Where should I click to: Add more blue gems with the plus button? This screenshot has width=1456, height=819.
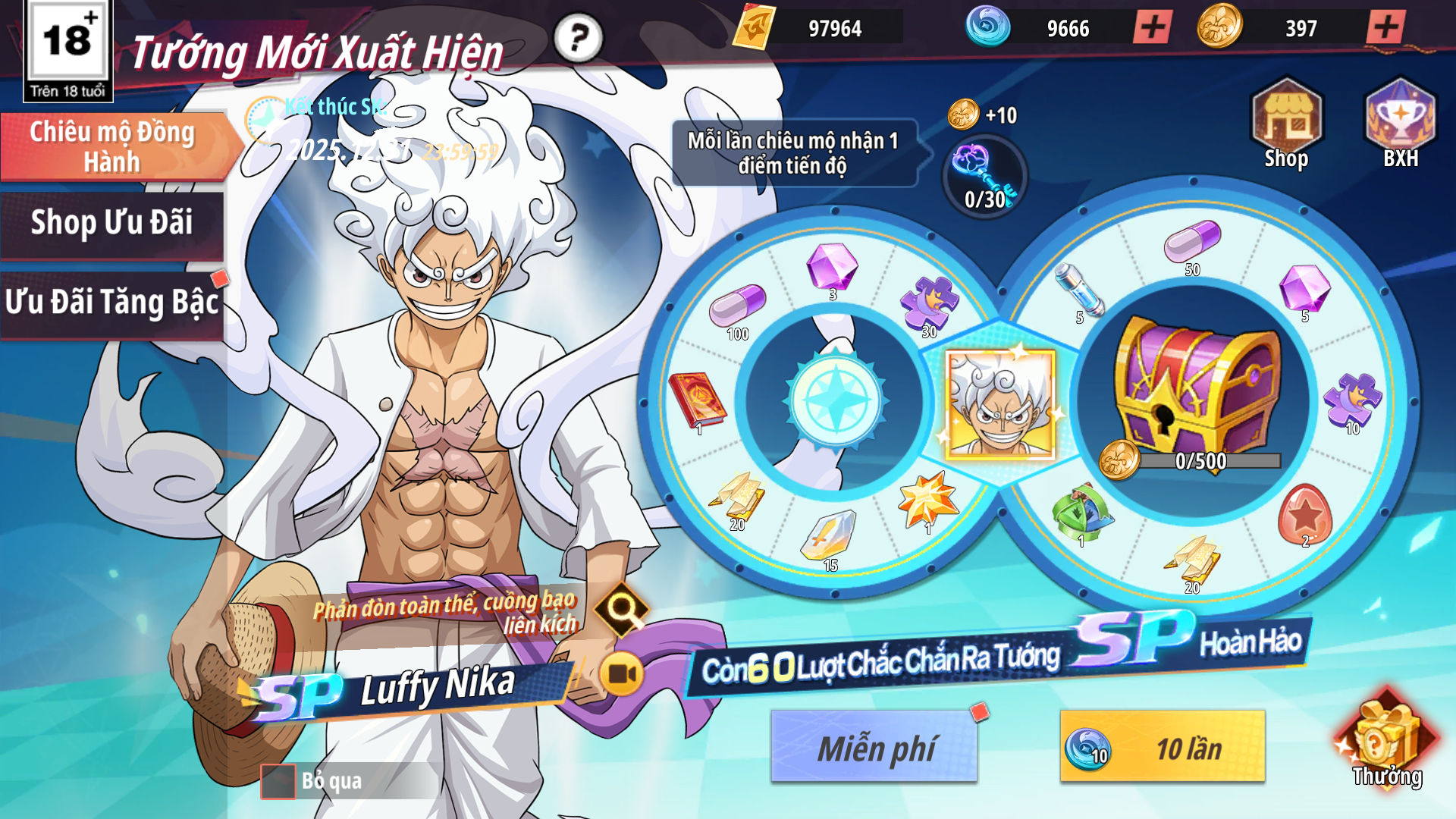1153,28
